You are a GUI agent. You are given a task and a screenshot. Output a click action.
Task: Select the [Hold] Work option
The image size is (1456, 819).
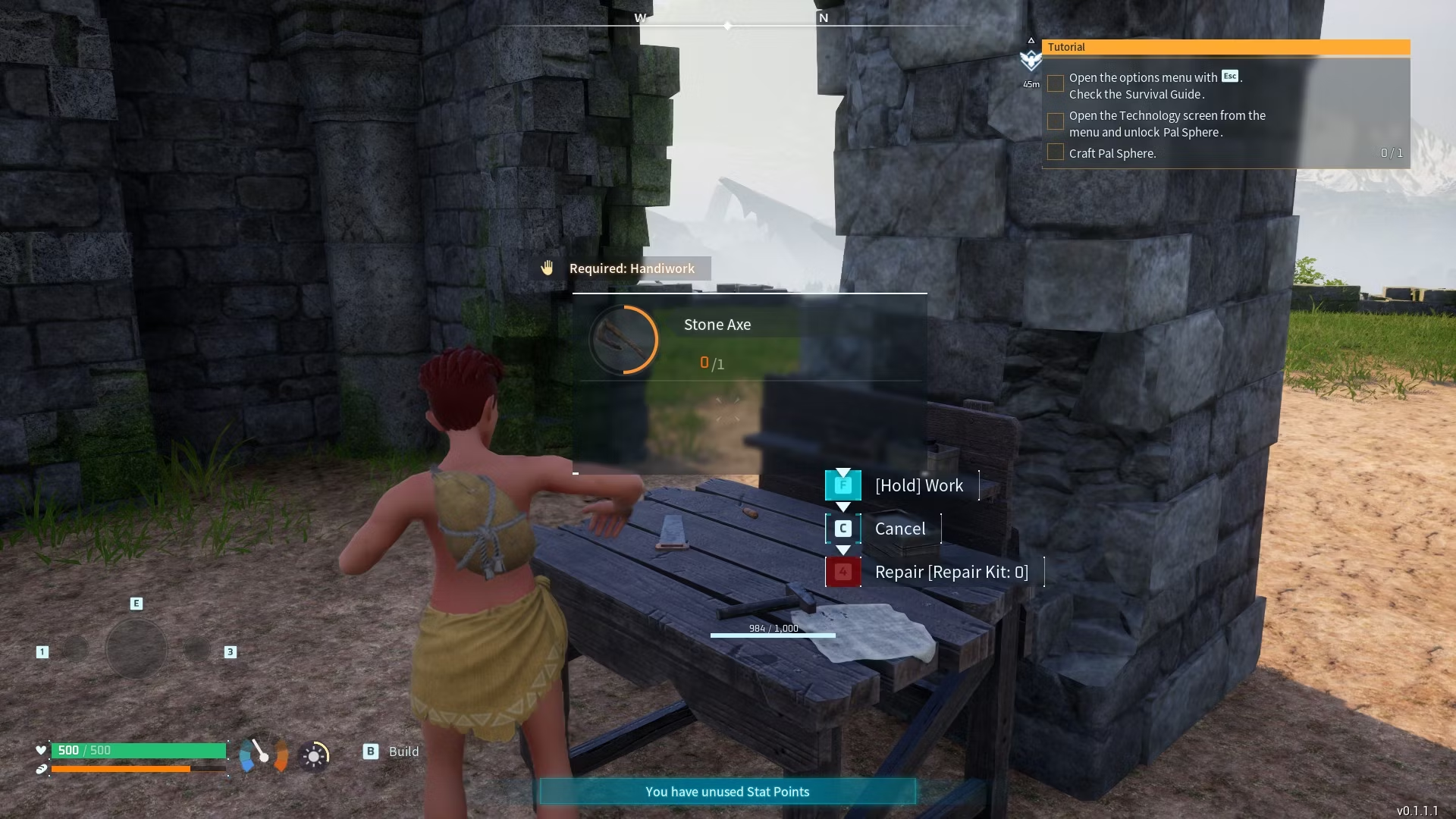(x=918, y=485)
